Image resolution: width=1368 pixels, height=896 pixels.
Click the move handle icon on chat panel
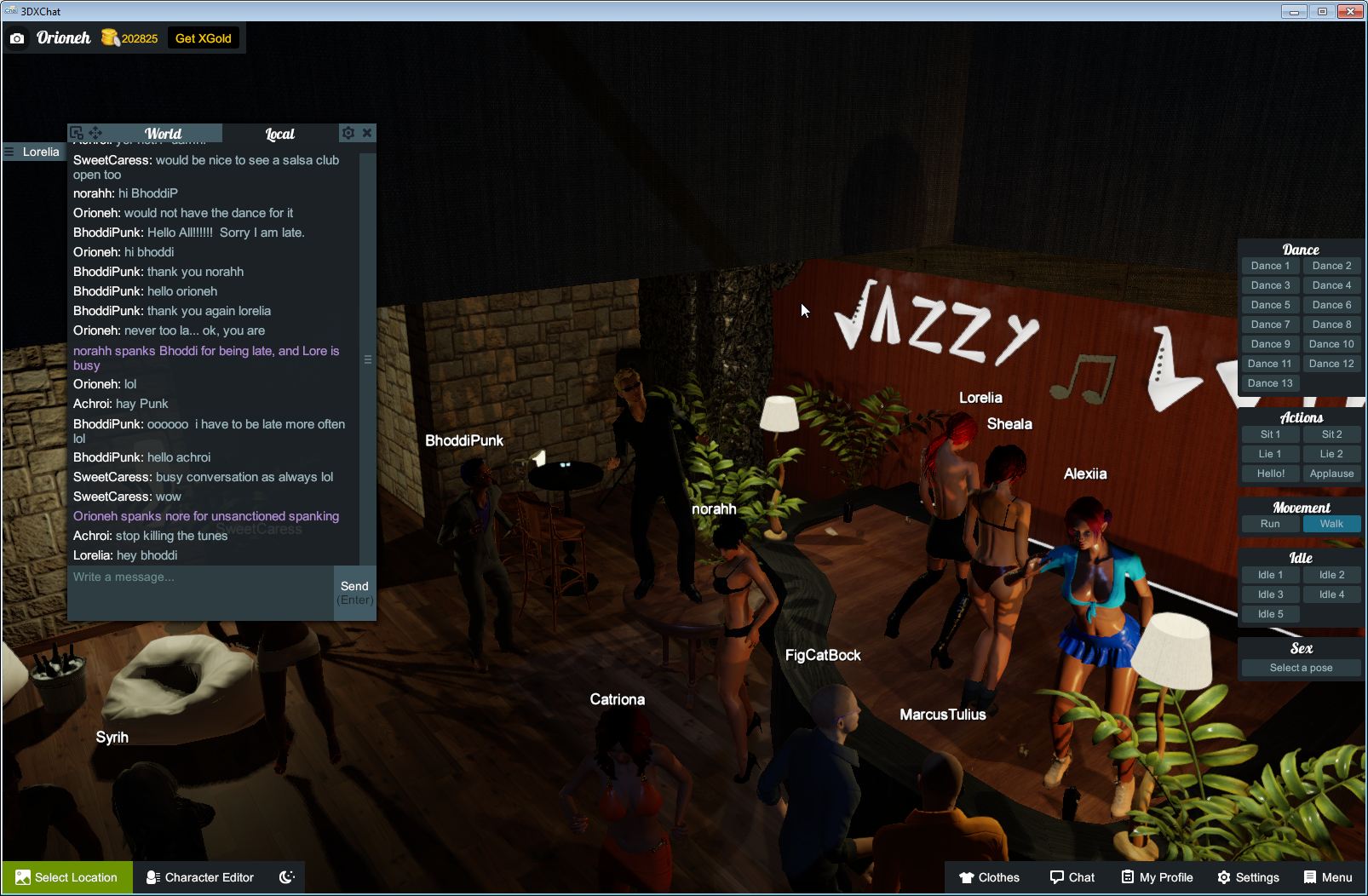(95, 133)
